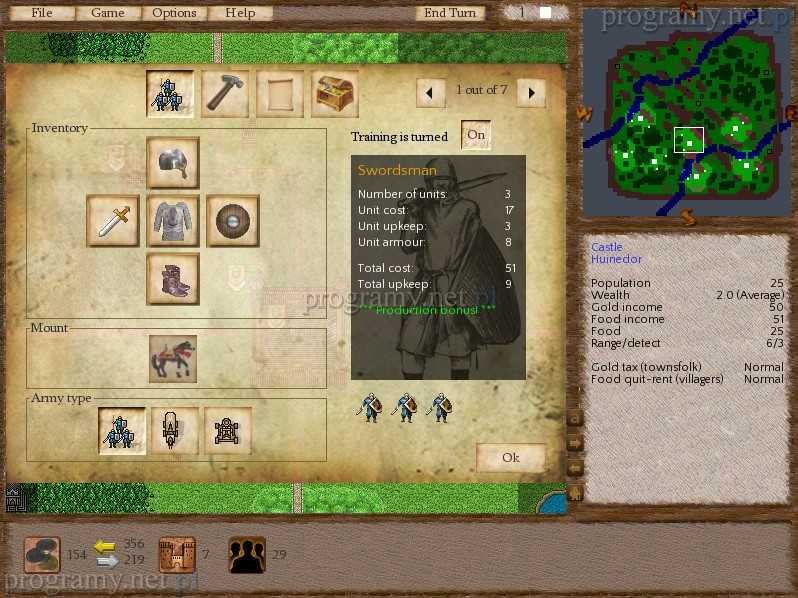The width and height of the screenshot is (798, 598).
Task: Open the Options menu
Action: click(175, 13)
